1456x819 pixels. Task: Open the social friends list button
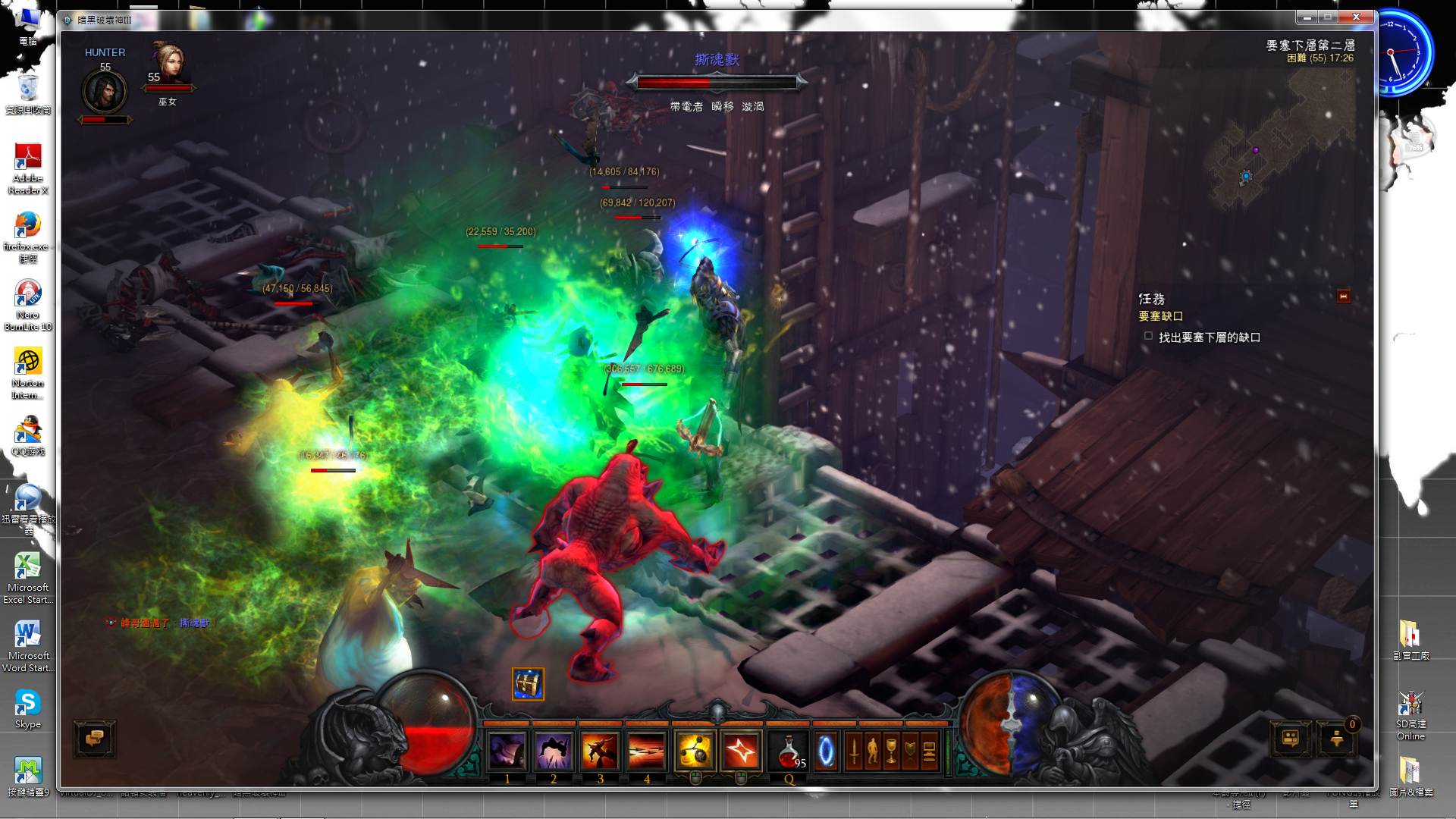pos(1290,738)
